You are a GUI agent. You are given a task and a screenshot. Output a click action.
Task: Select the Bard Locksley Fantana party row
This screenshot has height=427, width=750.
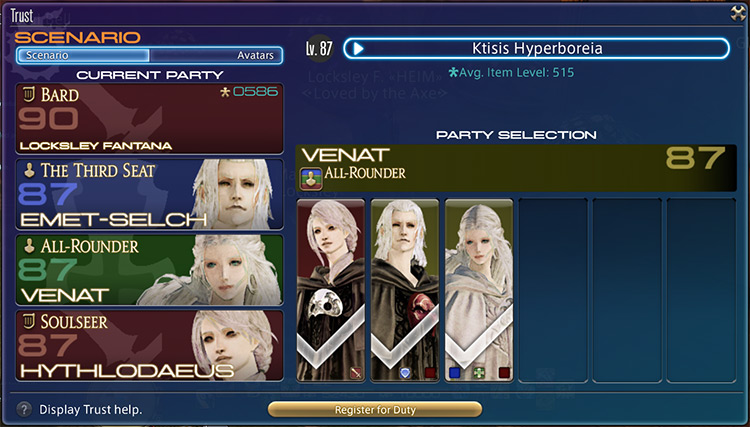(149, 119)
